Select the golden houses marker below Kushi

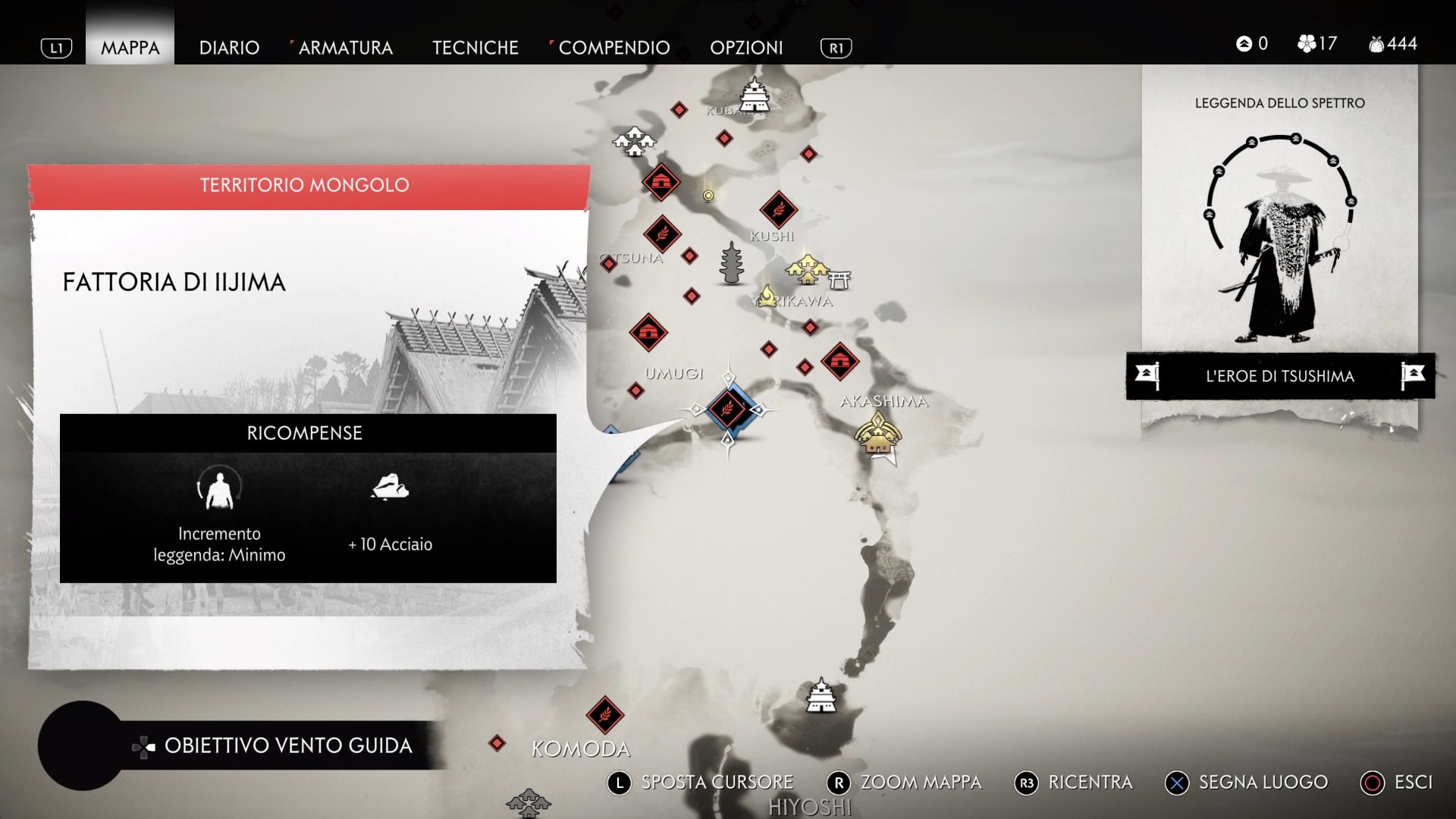pos(806,268)
